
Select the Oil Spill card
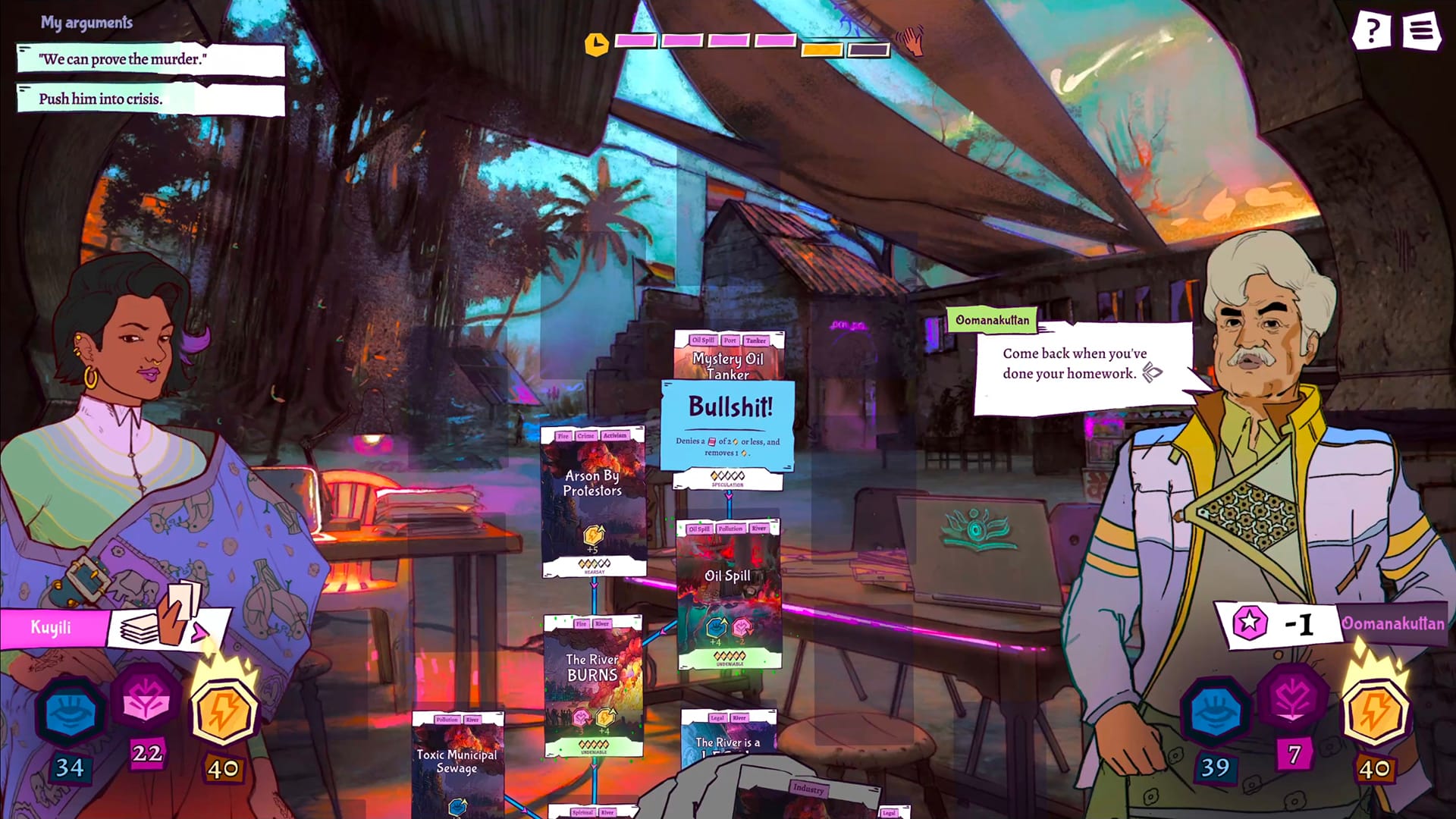(x=729, y=593)
